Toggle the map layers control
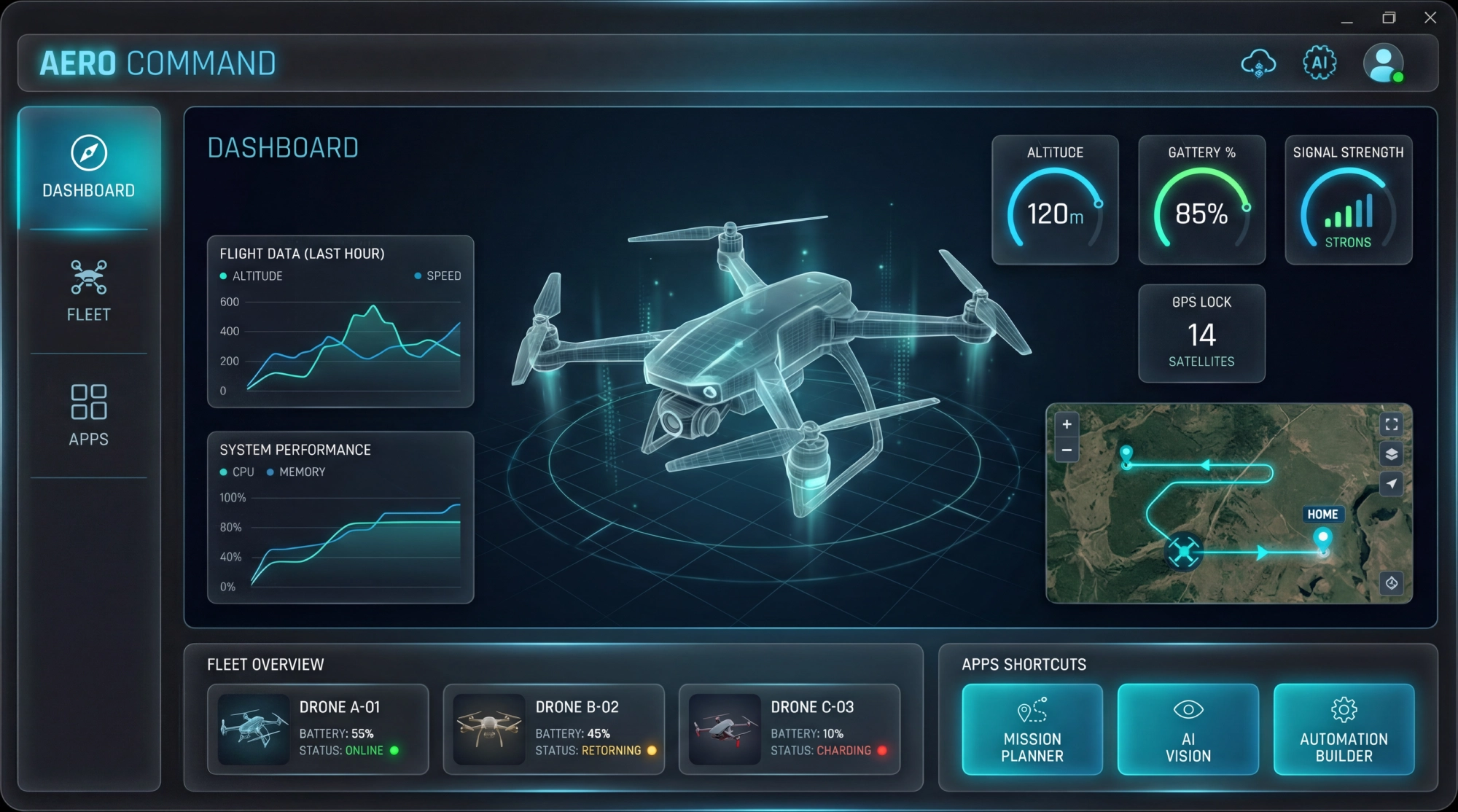The image size is (1458, 812). click(1391, 454)
